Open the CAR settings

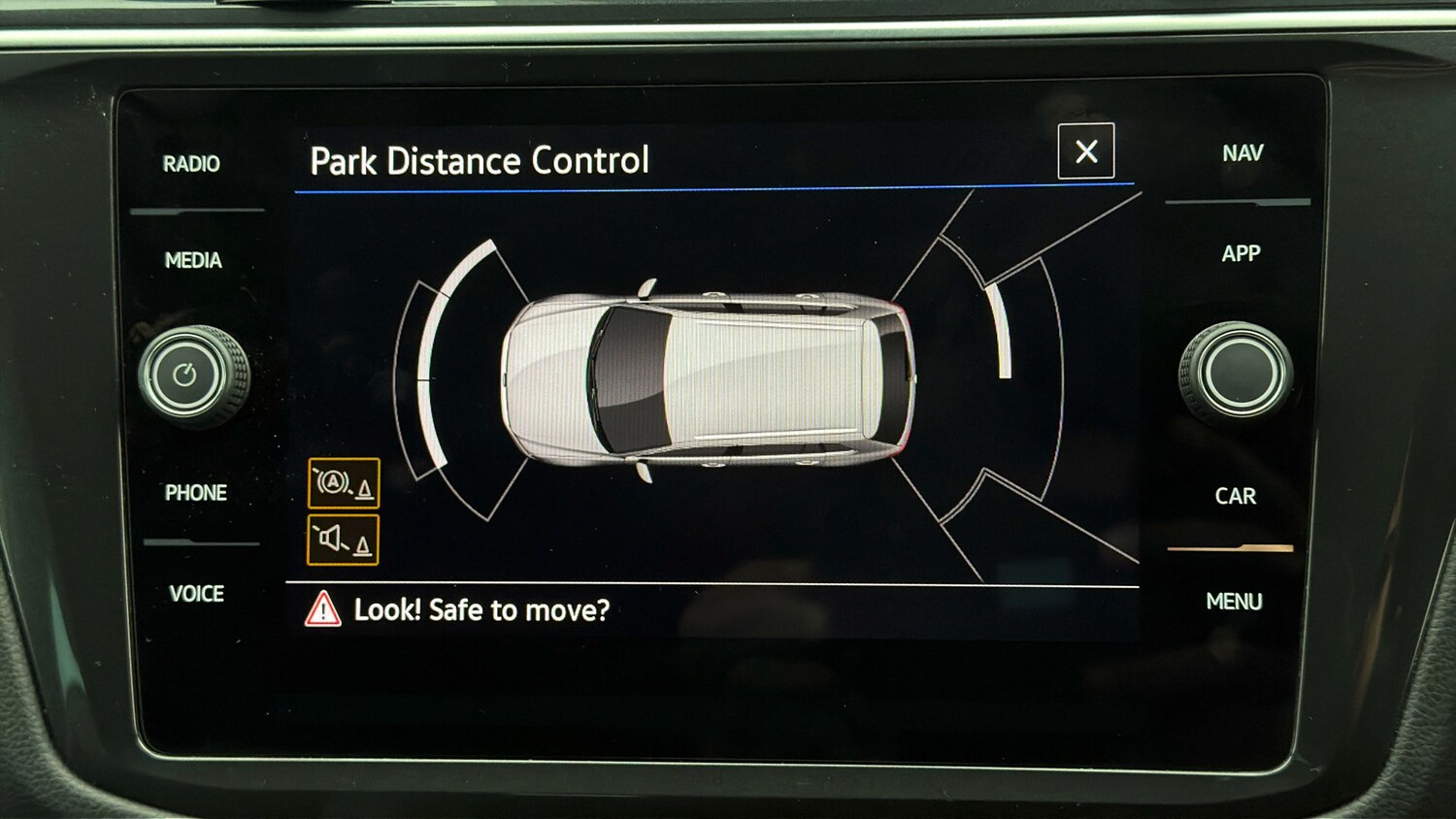(1235, 497)
